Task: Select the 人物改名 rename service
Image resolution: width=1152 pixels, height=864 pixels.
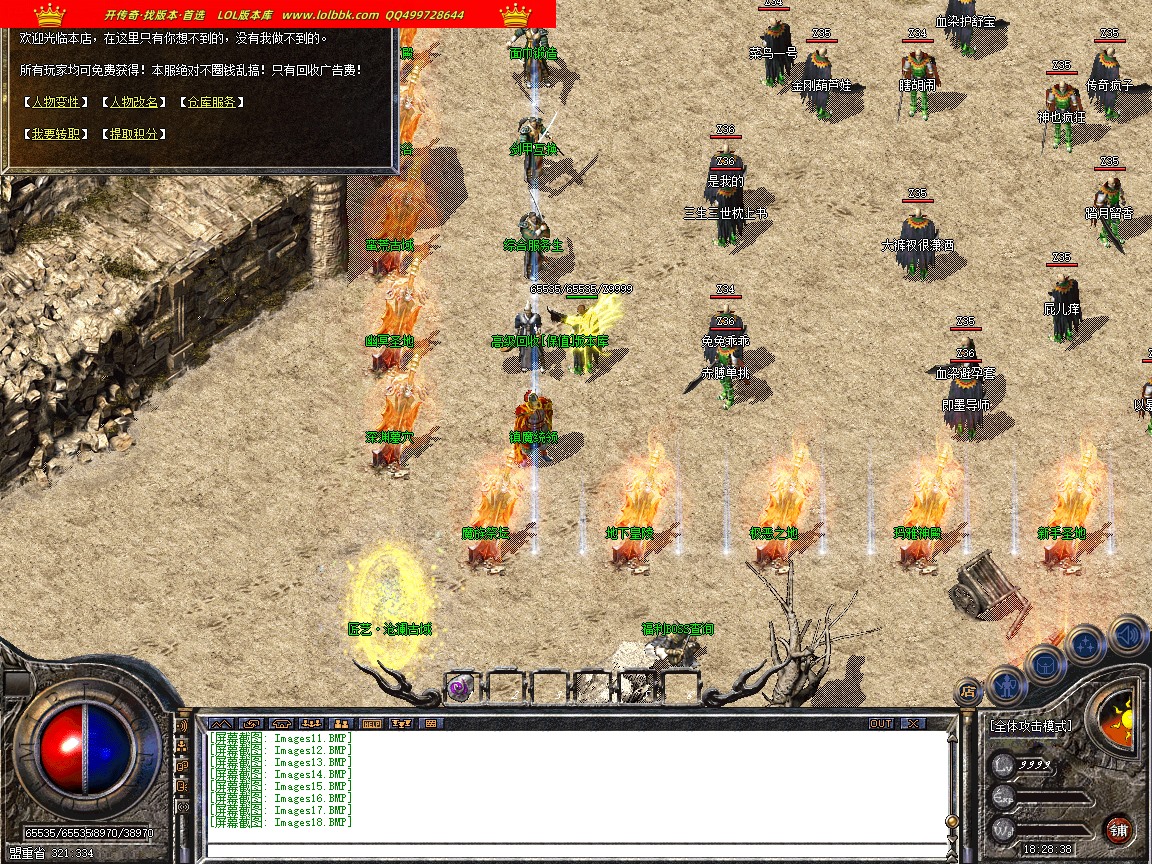Action: coord(133,102)
